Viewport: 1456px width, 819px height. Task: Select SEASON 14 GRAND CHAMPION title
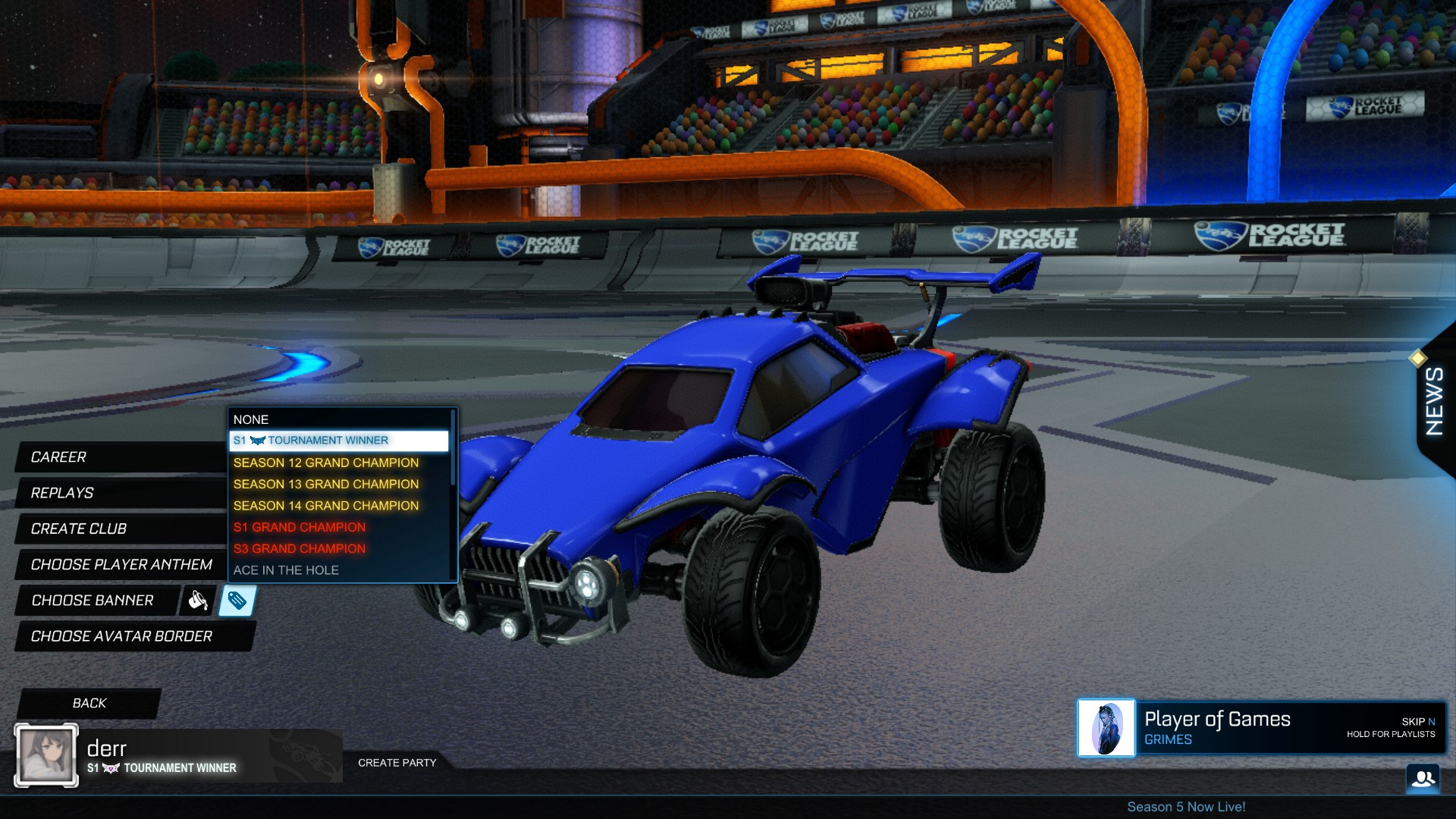coord(326,505)
